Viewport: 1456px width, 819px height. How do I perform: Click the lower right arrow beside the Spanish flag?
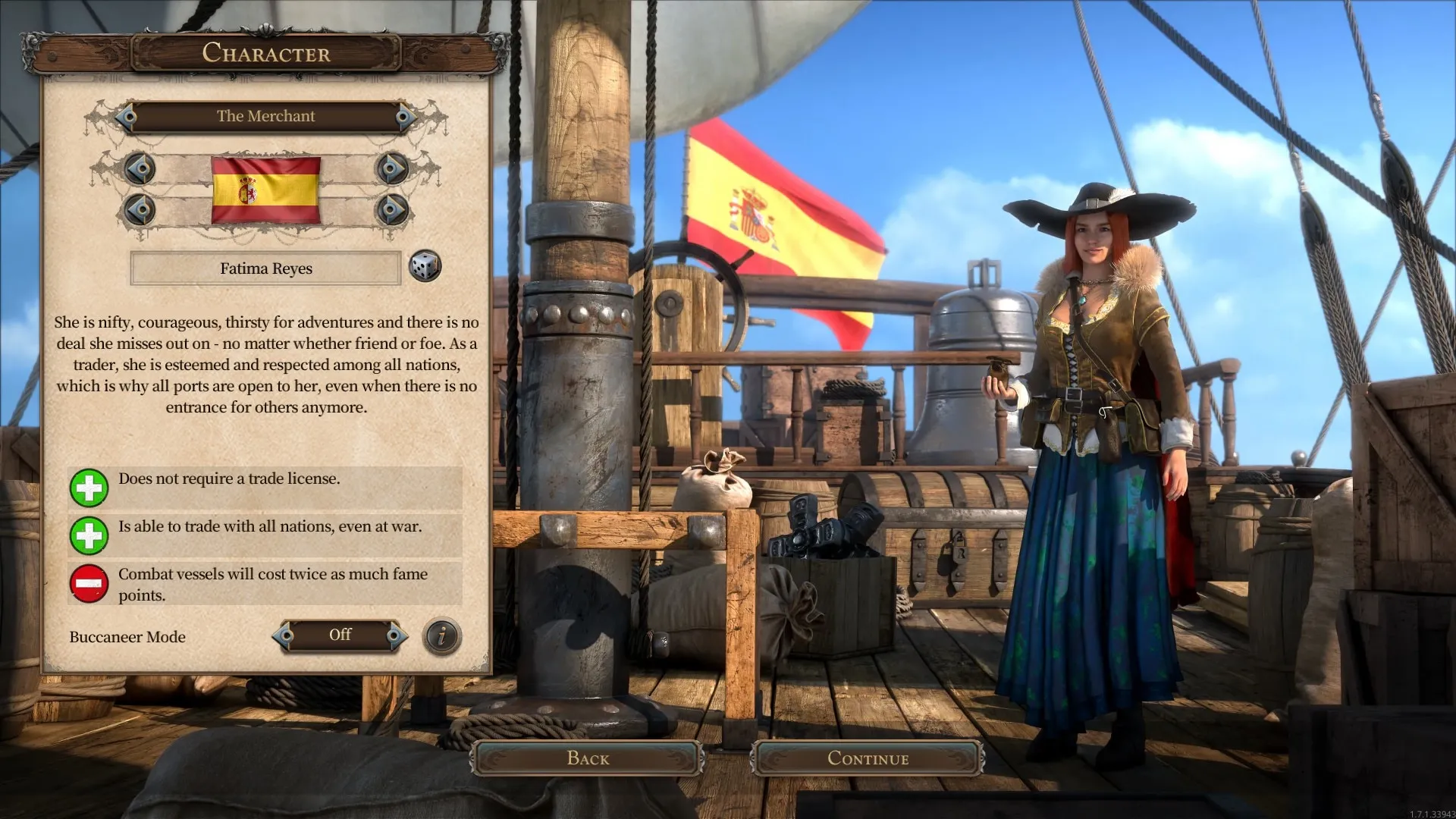[x=392, y=209]
